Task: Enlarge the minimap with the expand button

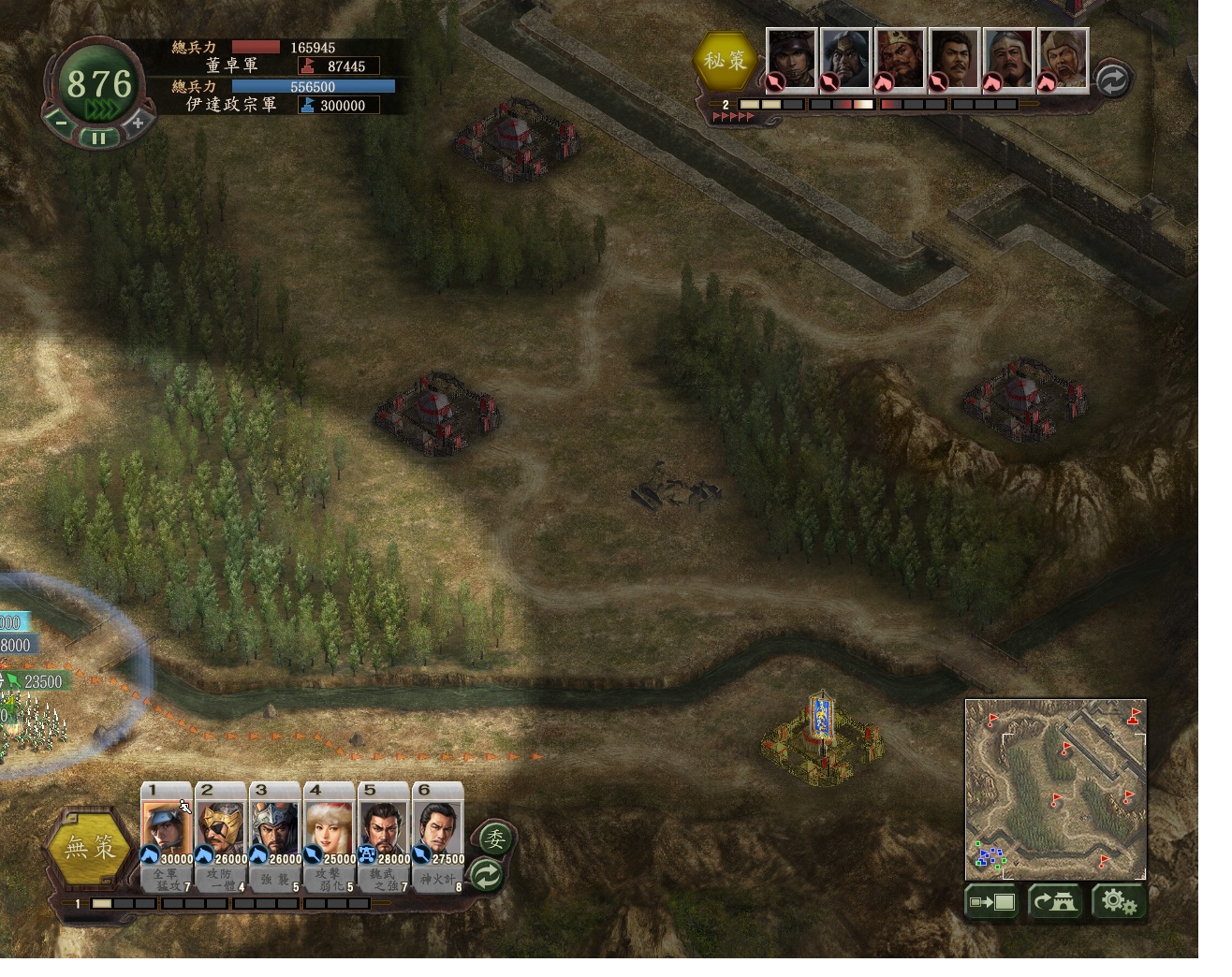Action: 992,902
